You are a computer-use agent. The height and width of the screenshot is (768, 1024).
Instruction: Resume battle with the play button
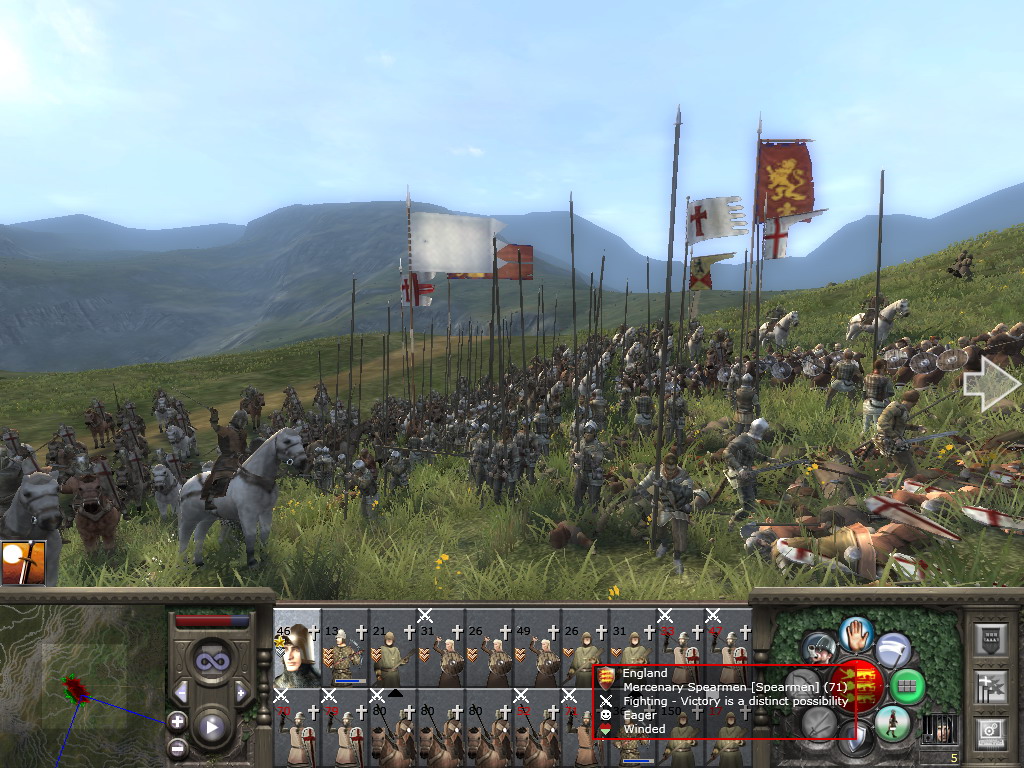pyautogui.click(x=211, y=727)
